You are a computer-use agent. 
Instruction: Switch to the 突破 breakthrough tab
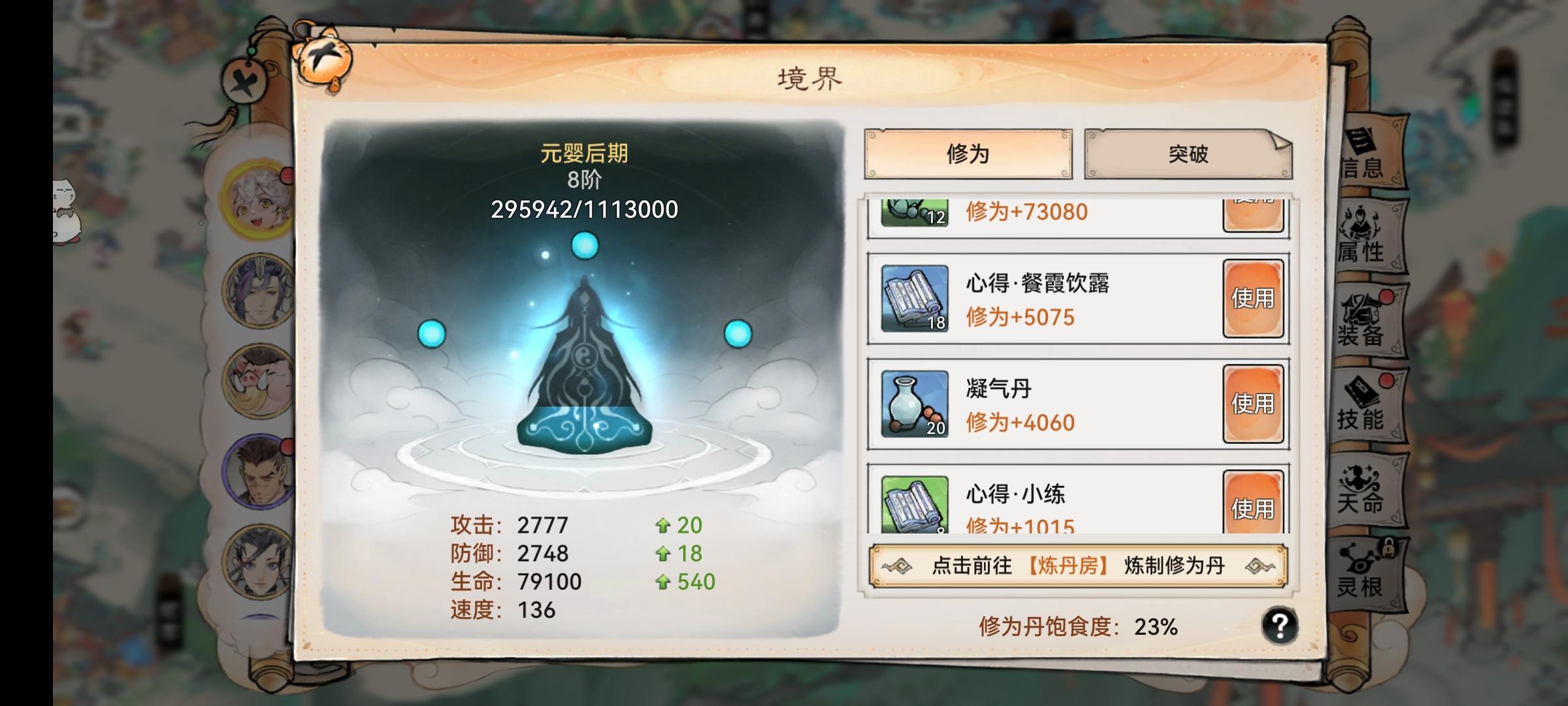[x=1188, y=154]
